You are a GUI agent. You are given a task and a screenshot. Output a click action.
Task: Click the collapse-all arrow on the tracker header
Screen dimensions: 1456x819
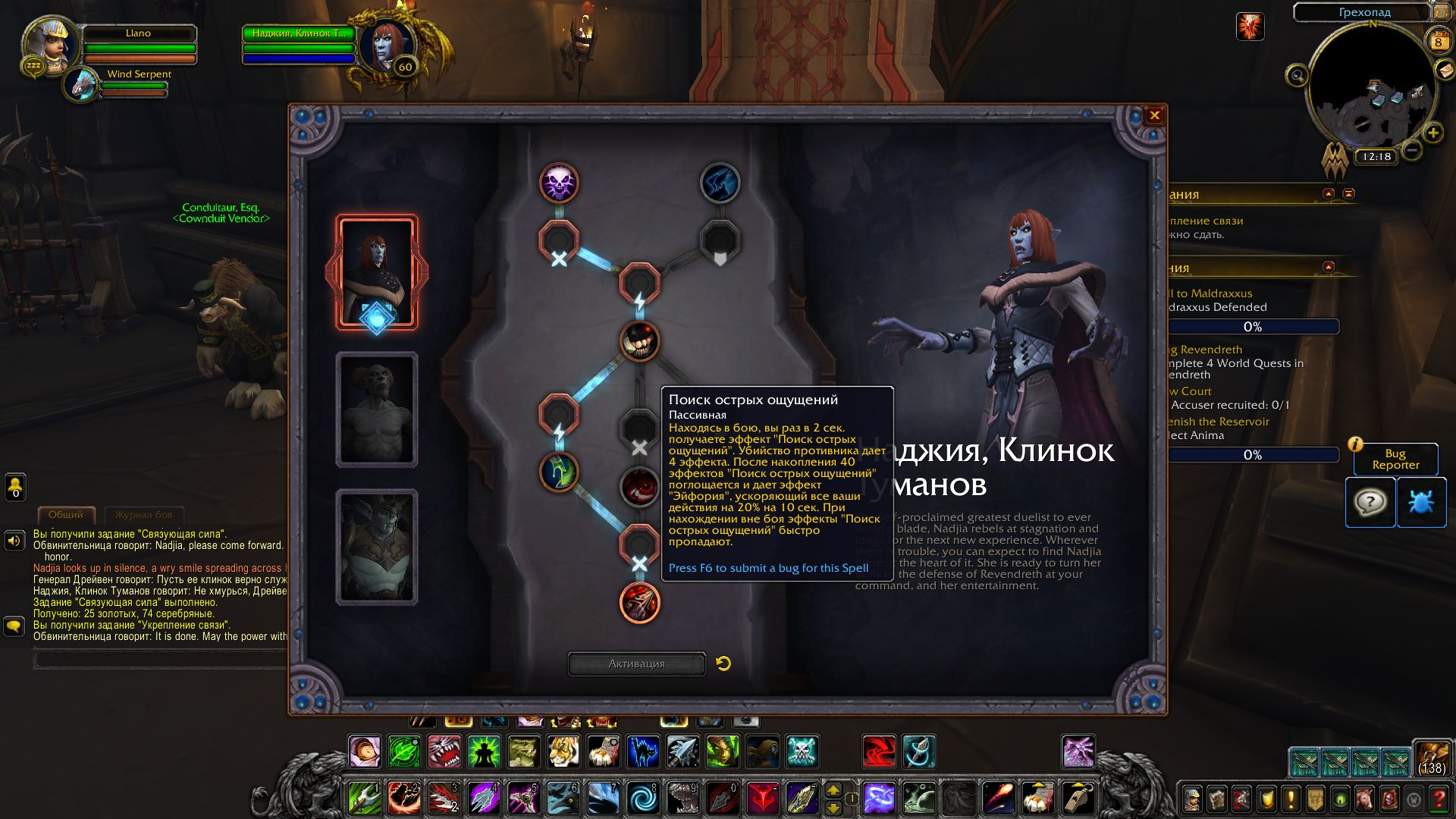(x=1350, y=195)
